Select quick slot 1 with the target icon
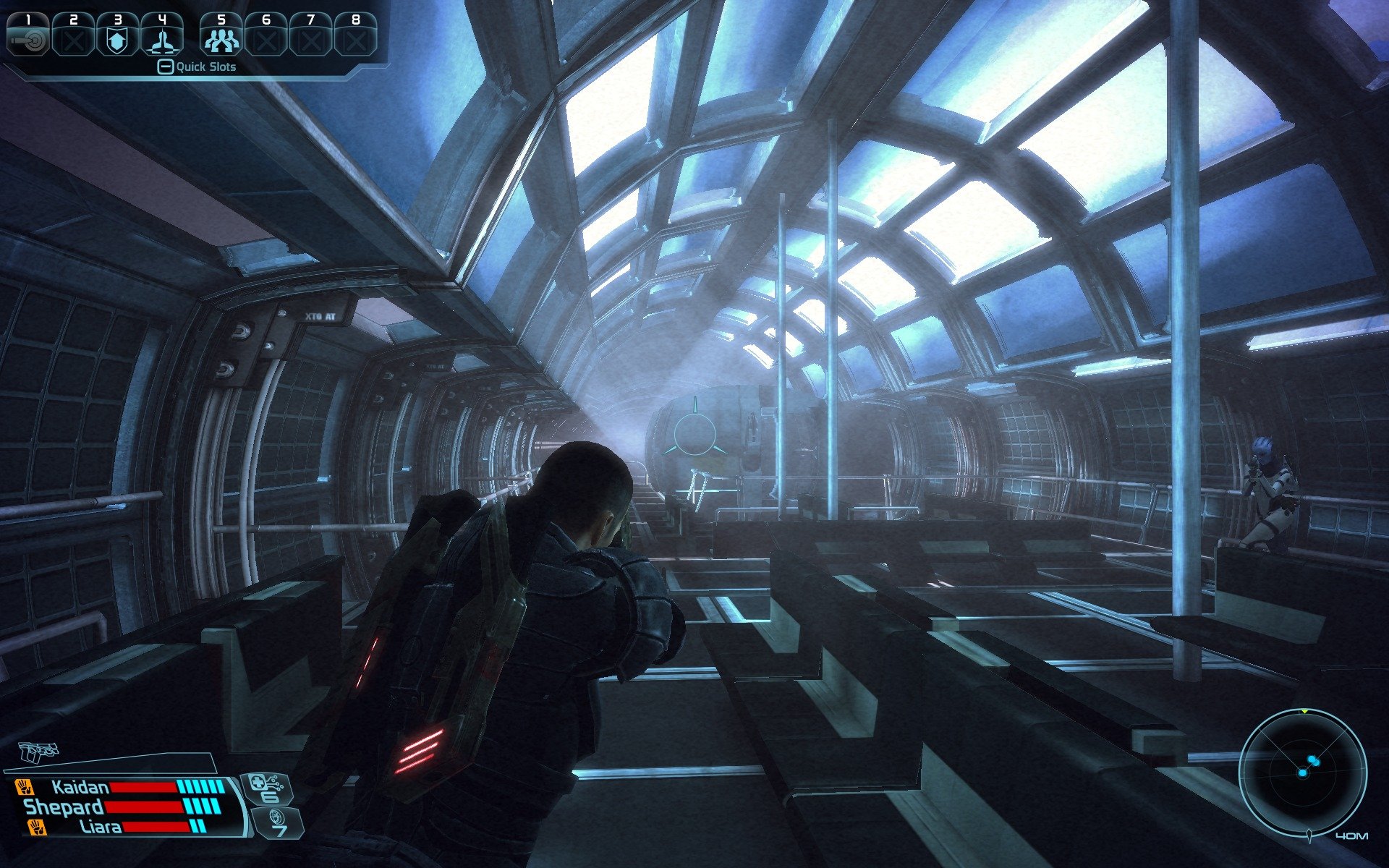1389x868 pixels. (27, 35)
